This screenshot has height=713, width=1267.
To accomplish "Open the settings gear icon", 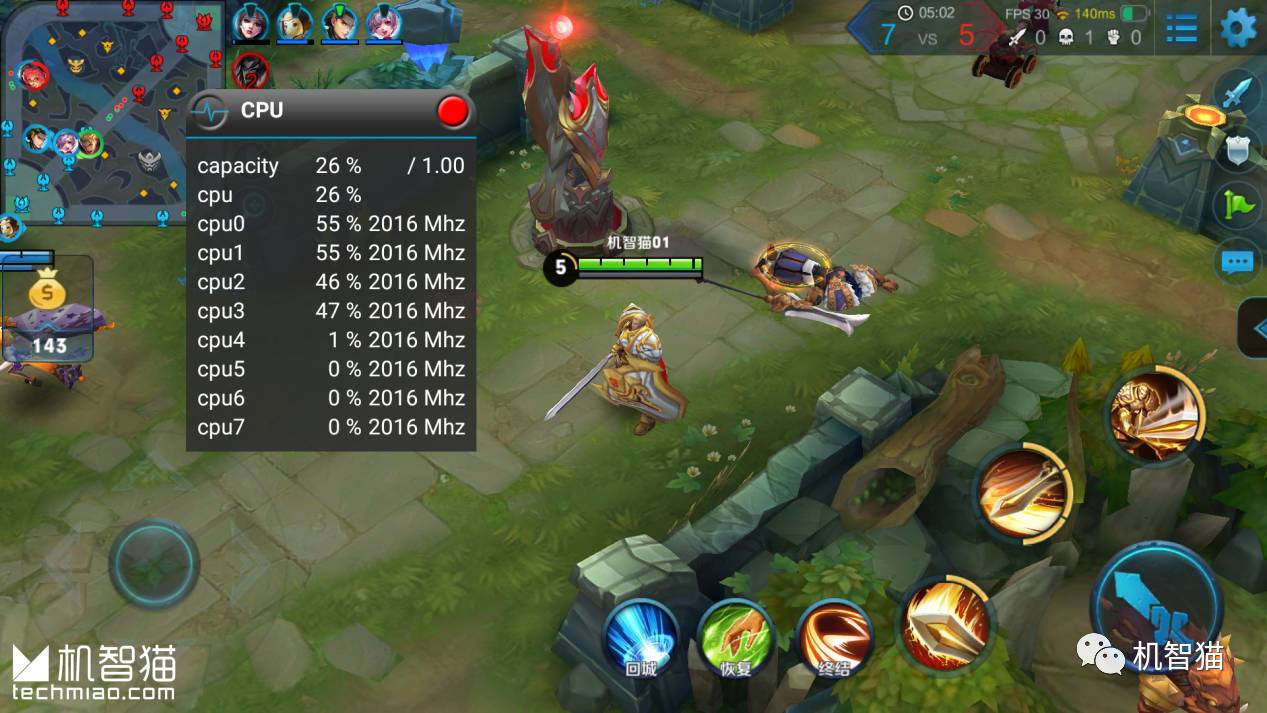I will [1238, 28].
